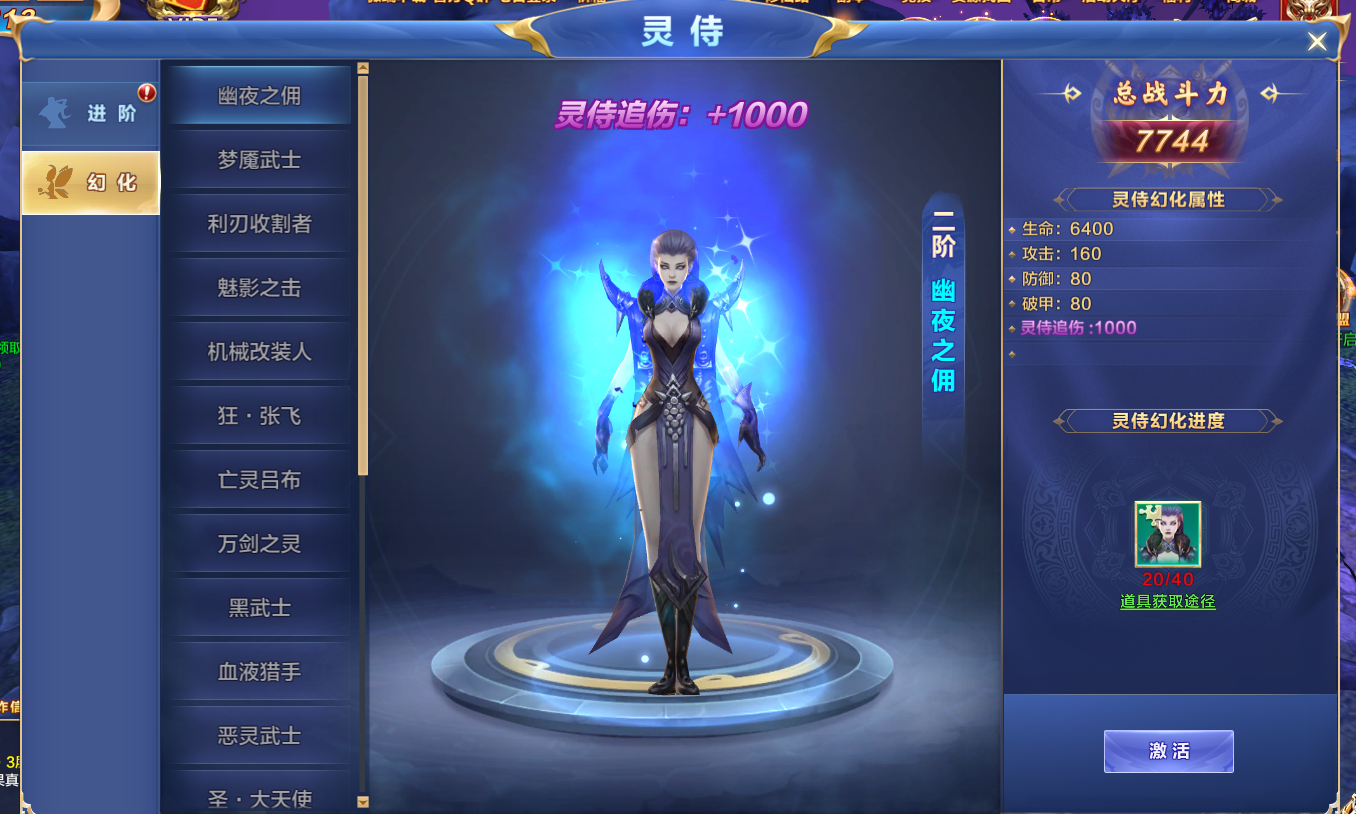Click the 幽夜之佣 fragment item icon
The image size is (1356, 814).
(1168, 535)
